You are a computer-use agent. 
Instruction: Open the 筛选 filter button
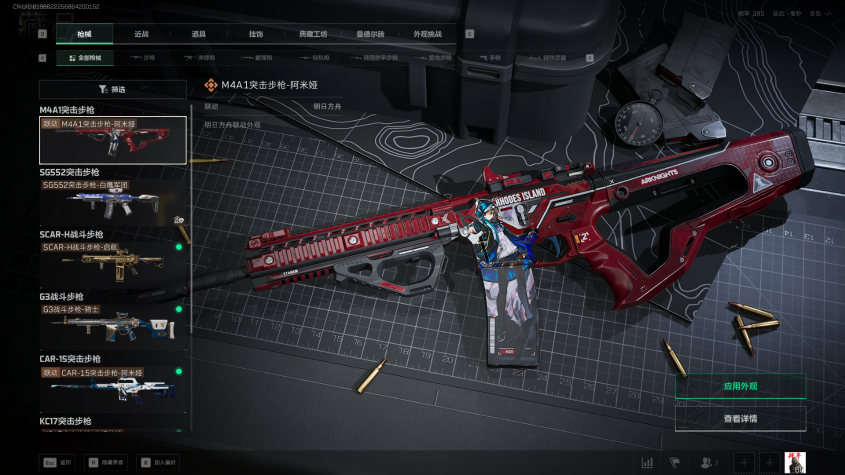tap(113, 89)
